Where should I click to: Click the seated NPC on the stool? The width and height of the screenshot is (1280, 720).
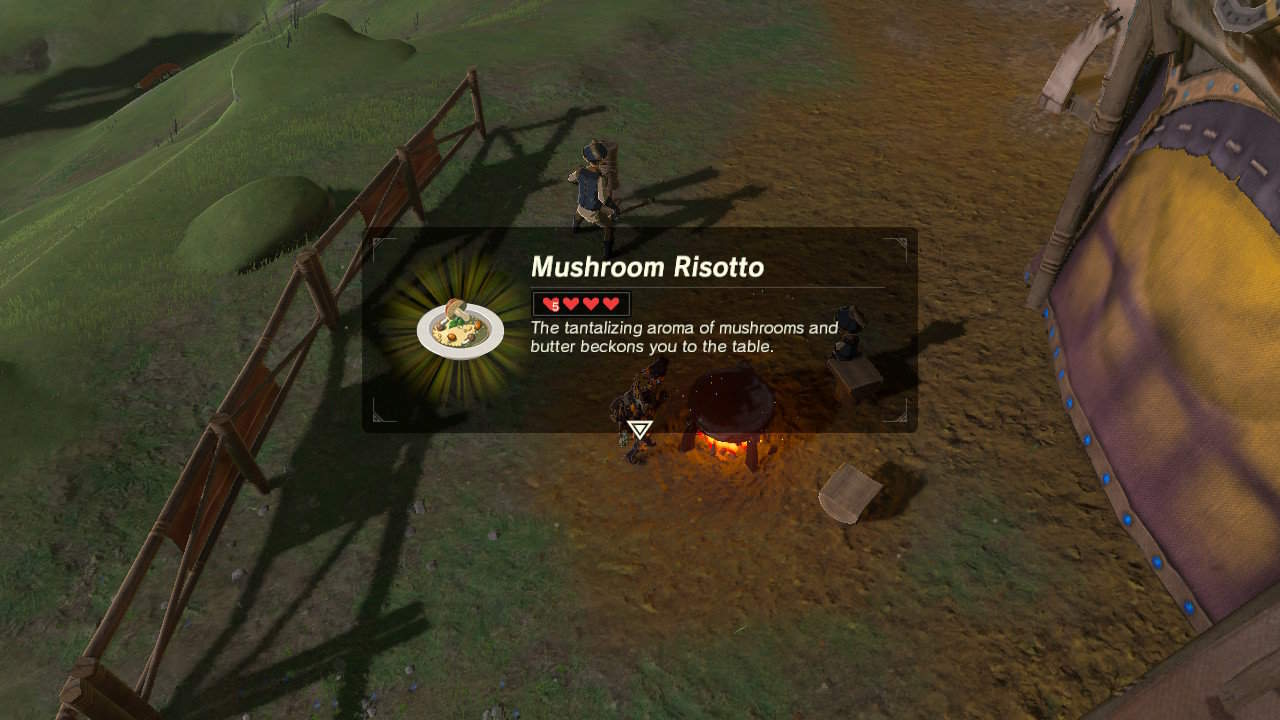pos(845,345)
